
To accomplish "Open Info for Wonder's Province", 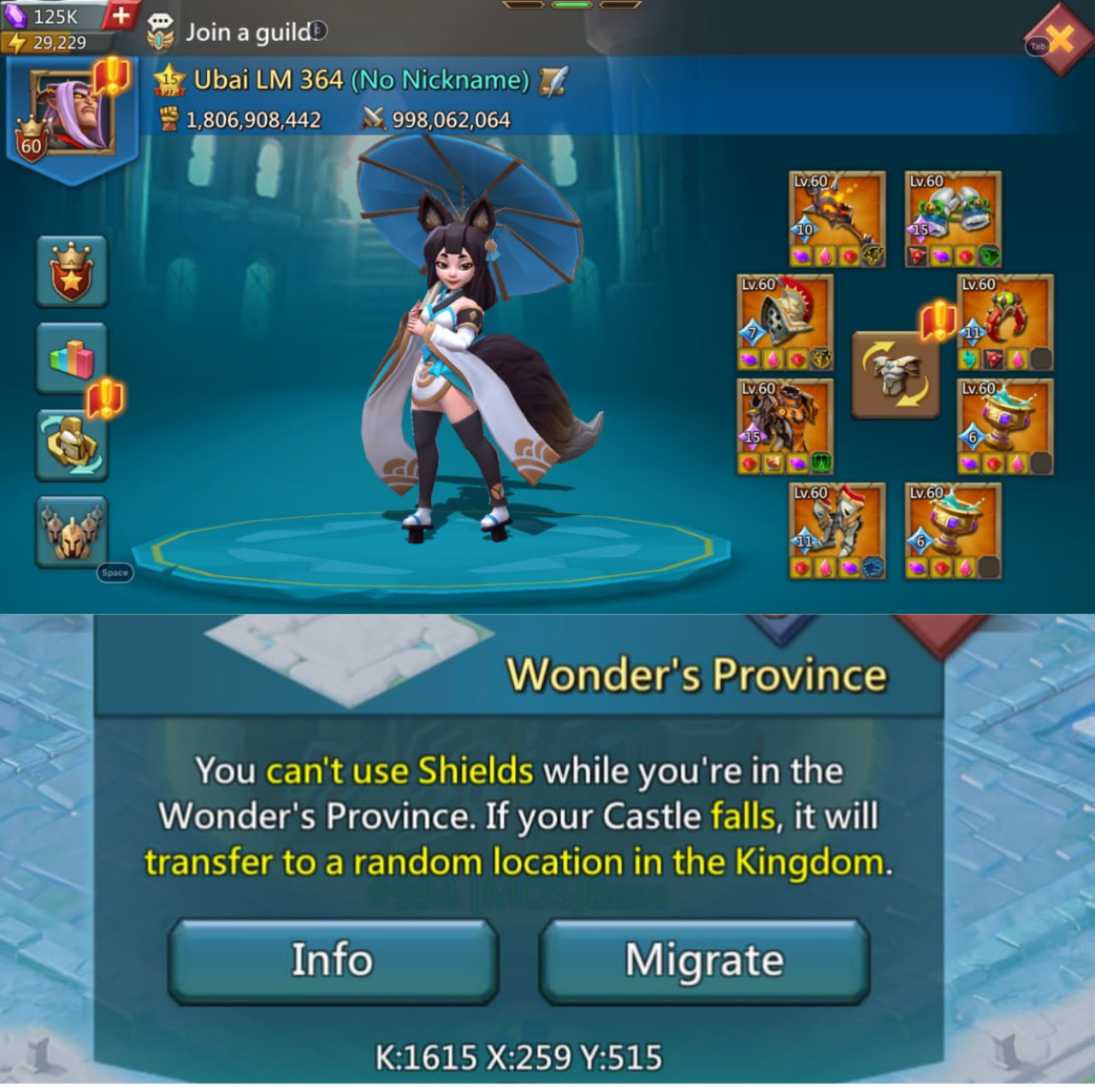I will point(333,960).
